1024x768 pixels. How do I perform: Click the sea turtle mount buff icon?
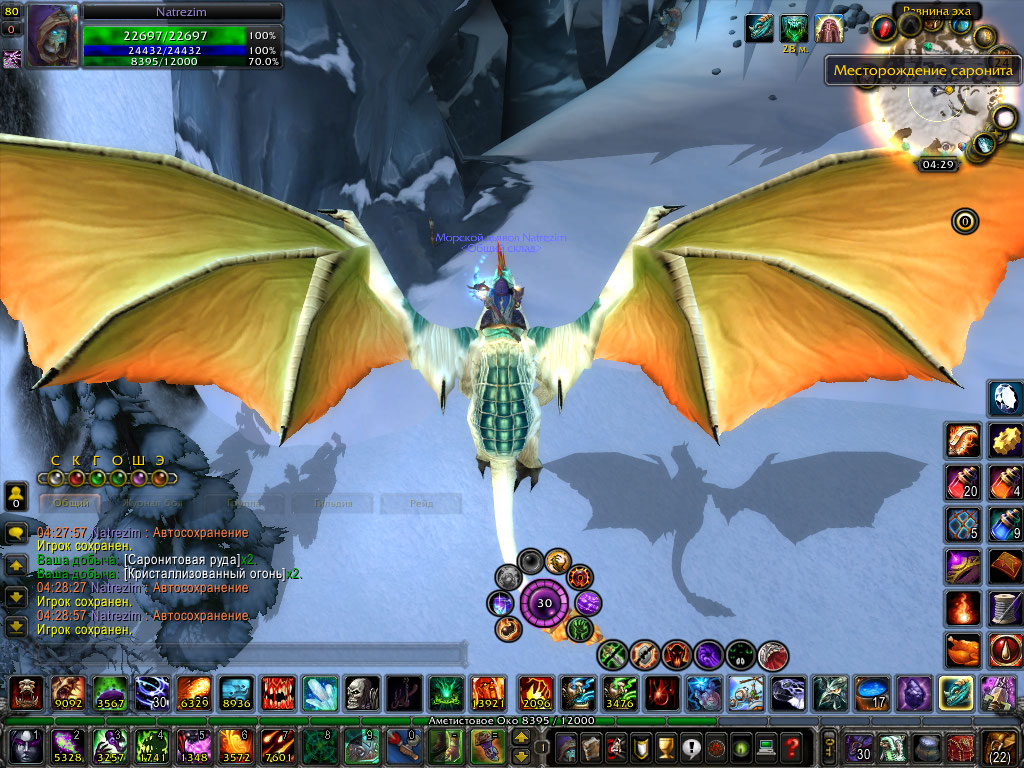760,28
